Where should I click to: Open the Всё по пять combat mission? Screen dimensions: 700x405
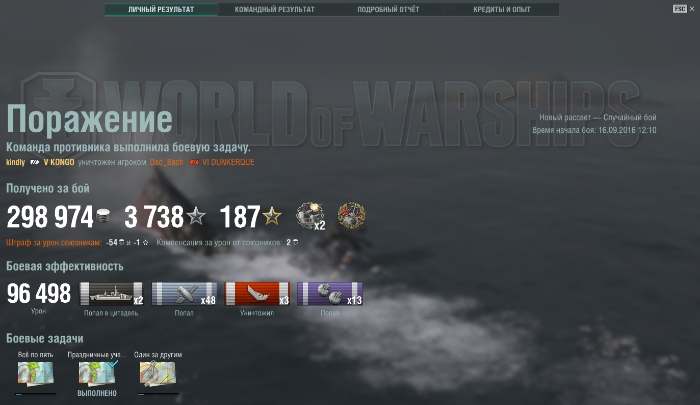pos(36,373)
